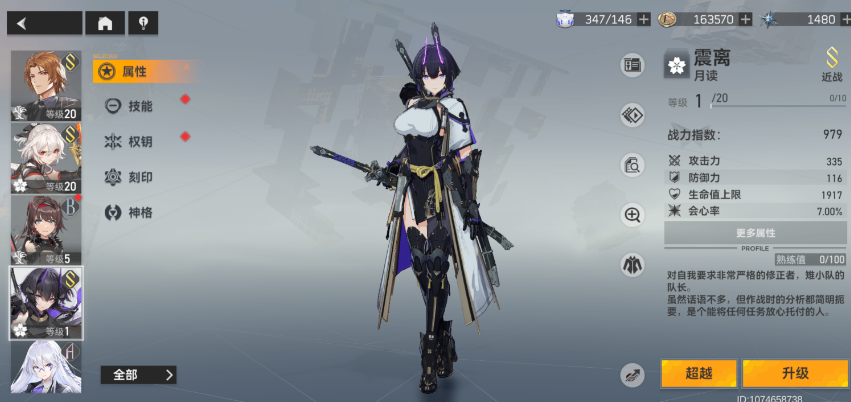Open the magnifier zoom view icon
The image size is (851, 402).
[632, 214]
